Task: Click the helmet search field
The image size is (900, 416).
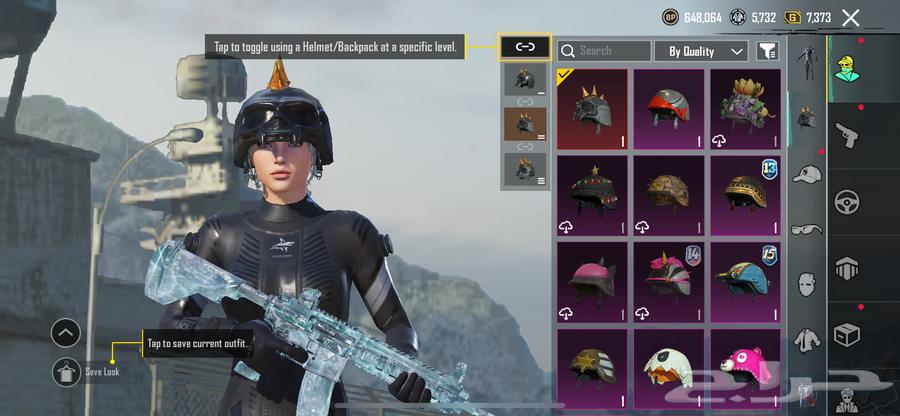Action: [604, 50]
